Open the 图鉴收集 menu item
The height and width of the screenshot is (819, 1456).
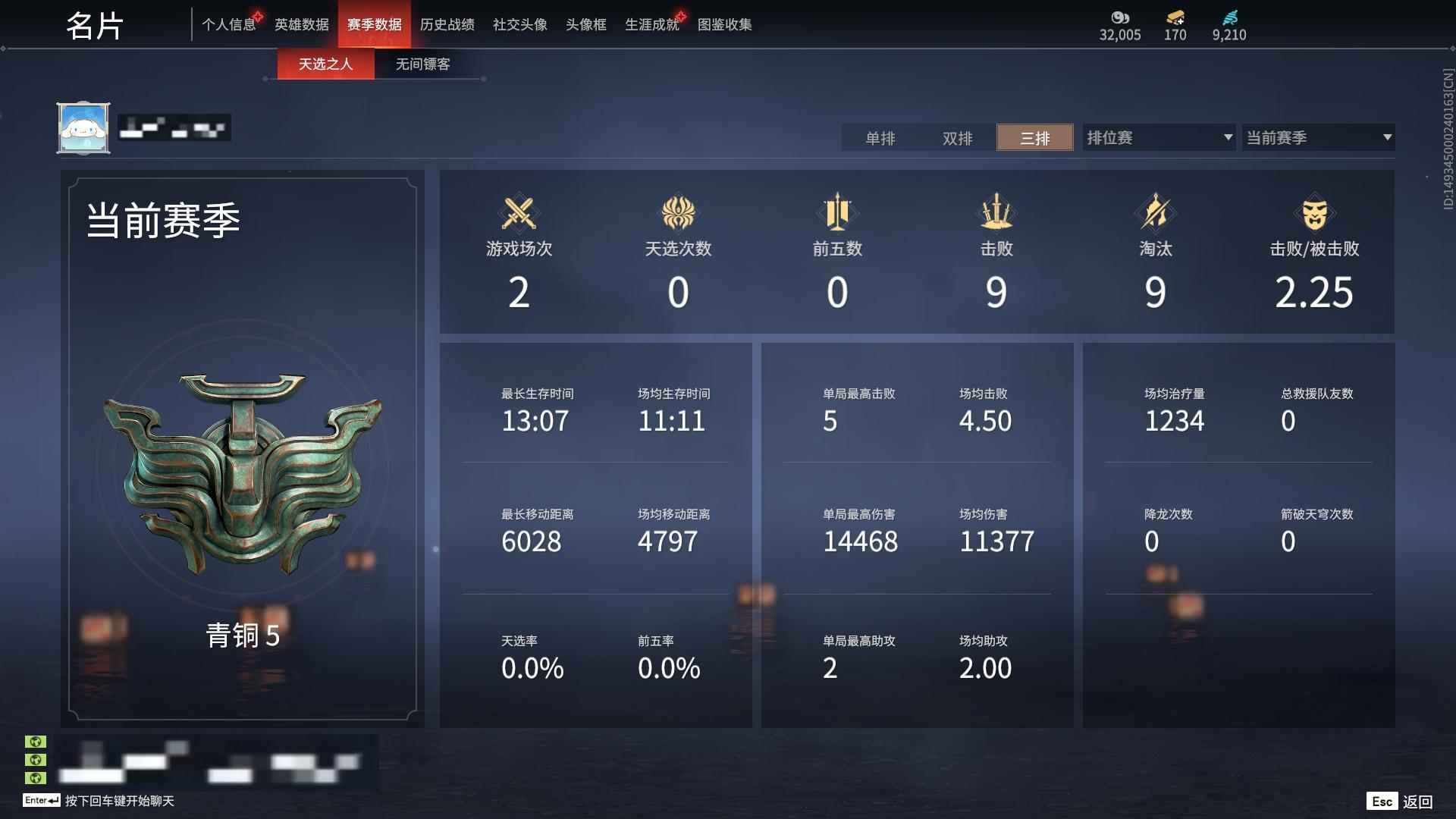pyautogui.click(x=725, y=24)
